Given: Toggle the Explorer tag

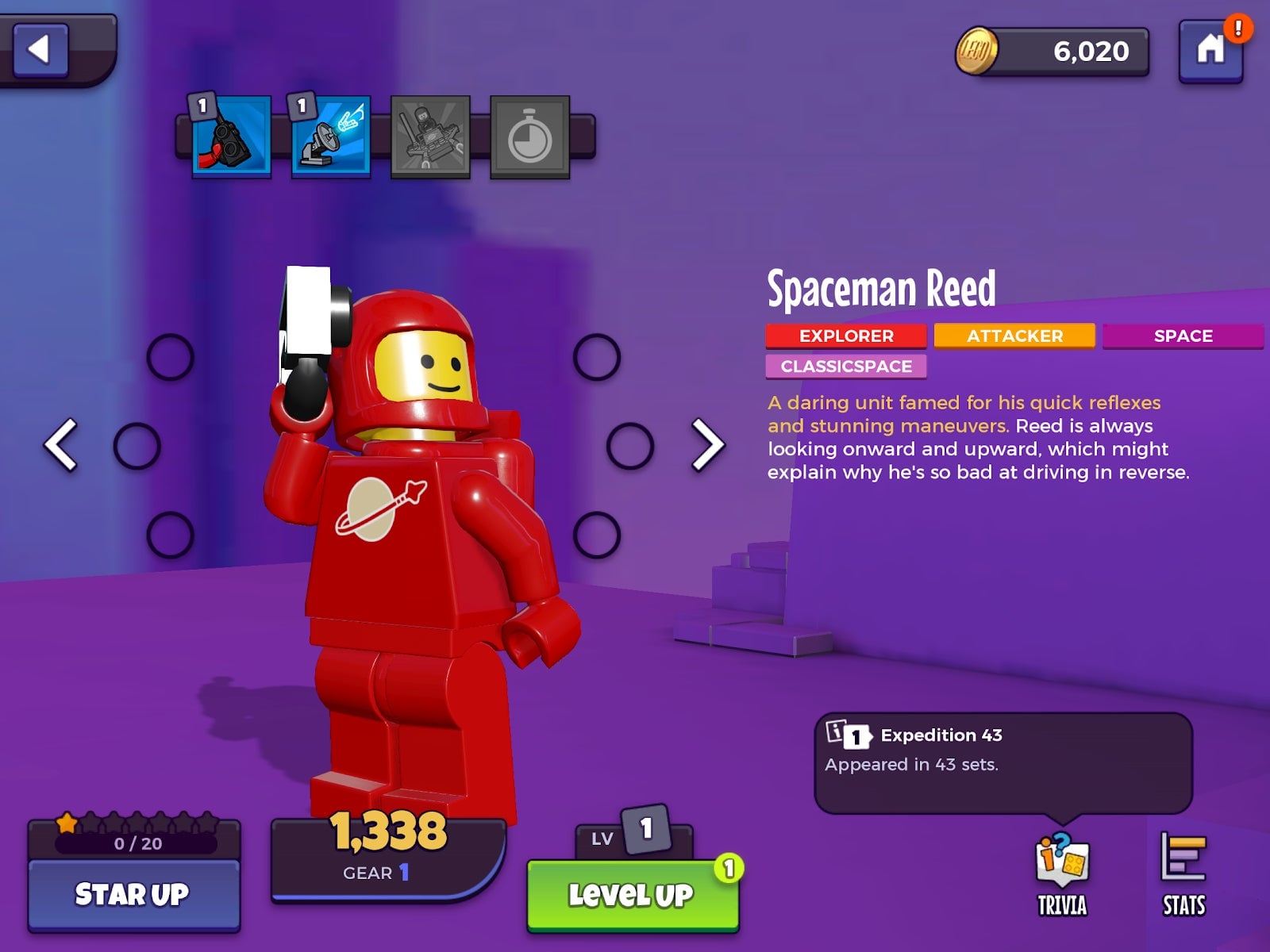Looking at the screenshot, I should [x=845, y=335].
